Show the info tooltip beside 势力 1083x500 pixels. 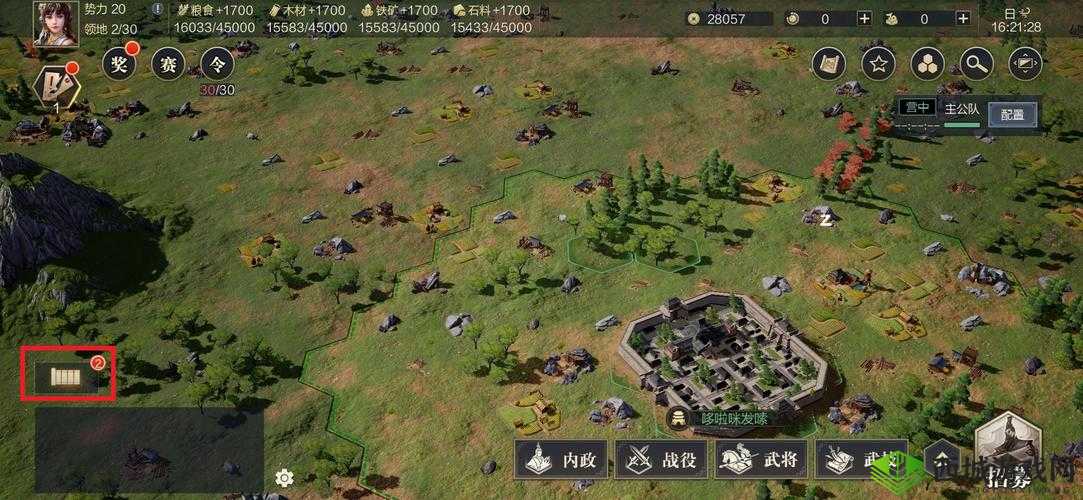coord(158,9)
